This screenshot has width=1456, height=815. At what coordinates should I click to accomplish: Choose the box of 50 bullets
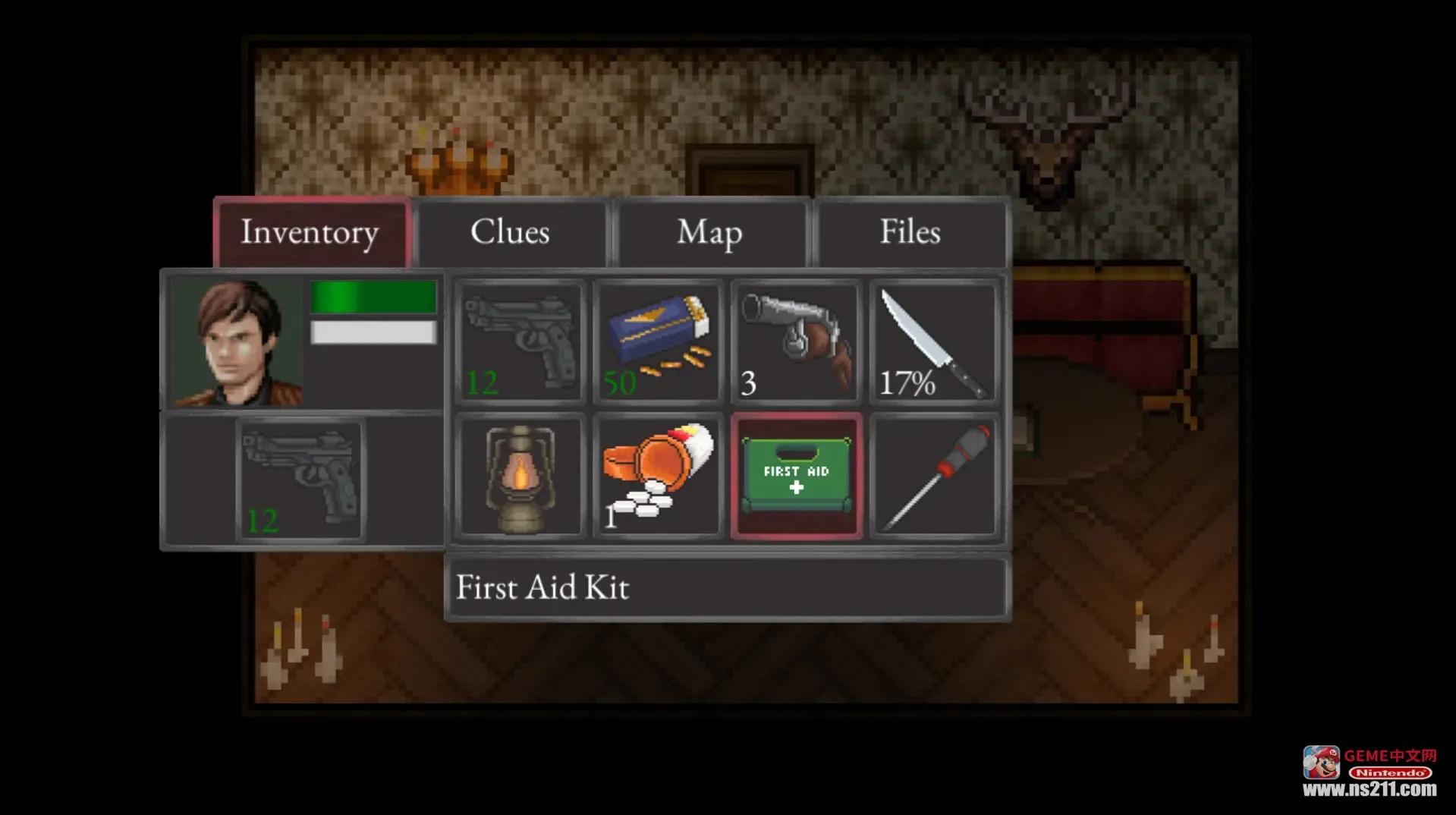pyautogui.click(x=658, y=341)
